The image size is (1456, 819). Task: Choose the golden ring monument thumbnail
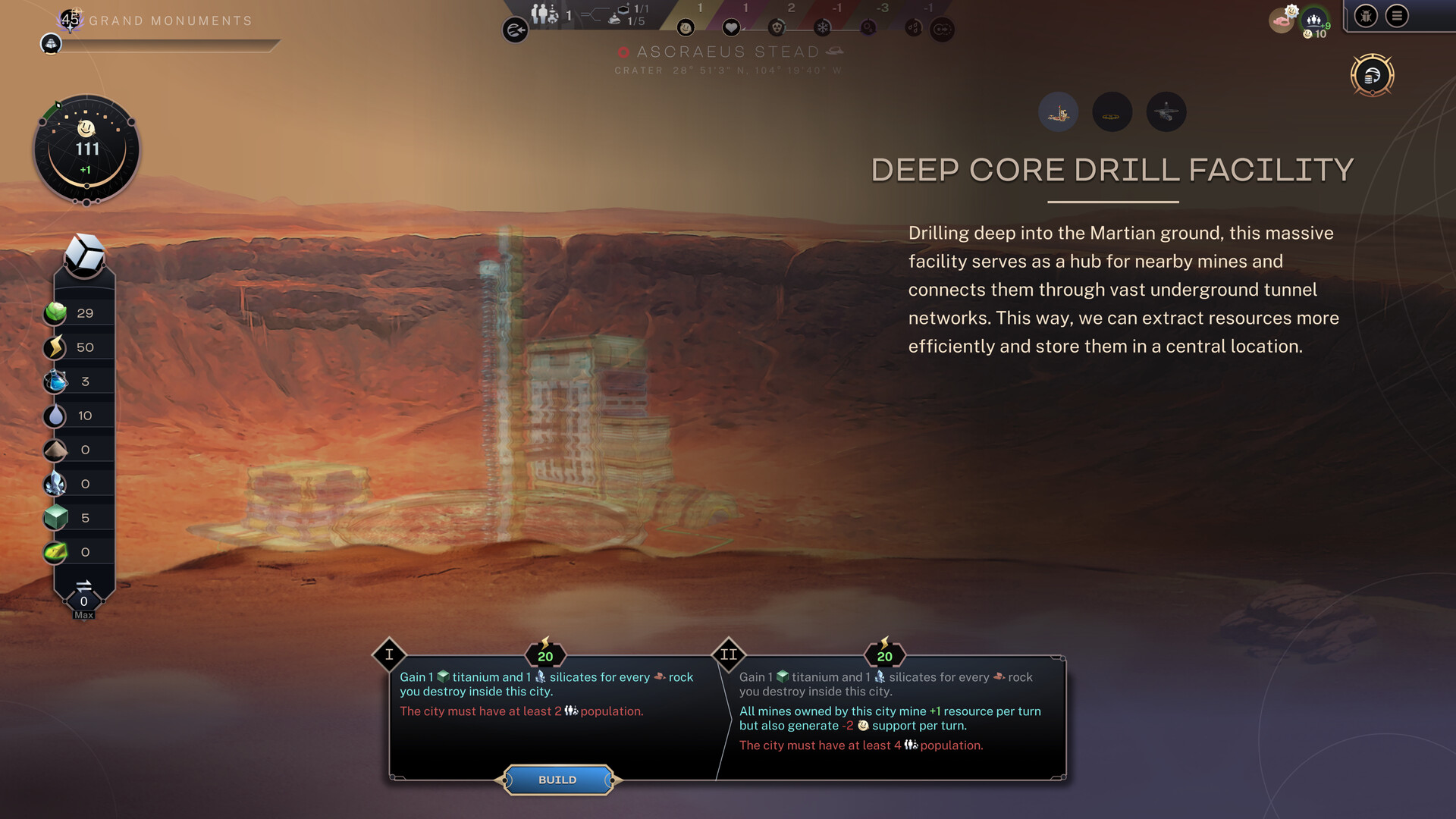[1112, 112]
